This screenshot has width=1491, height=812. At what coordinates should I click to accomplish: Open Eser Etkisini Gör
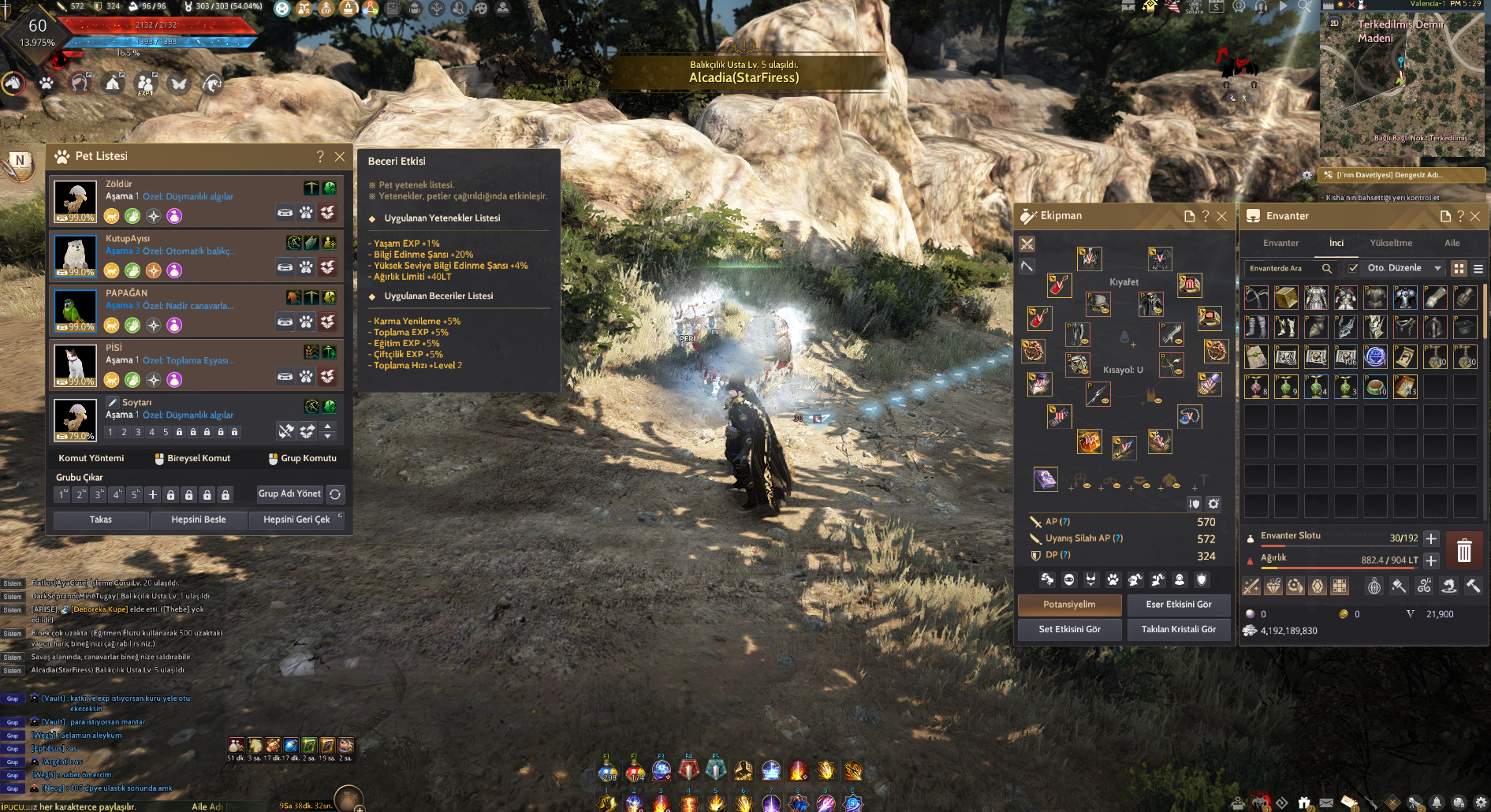click(x=1179, y=605)
